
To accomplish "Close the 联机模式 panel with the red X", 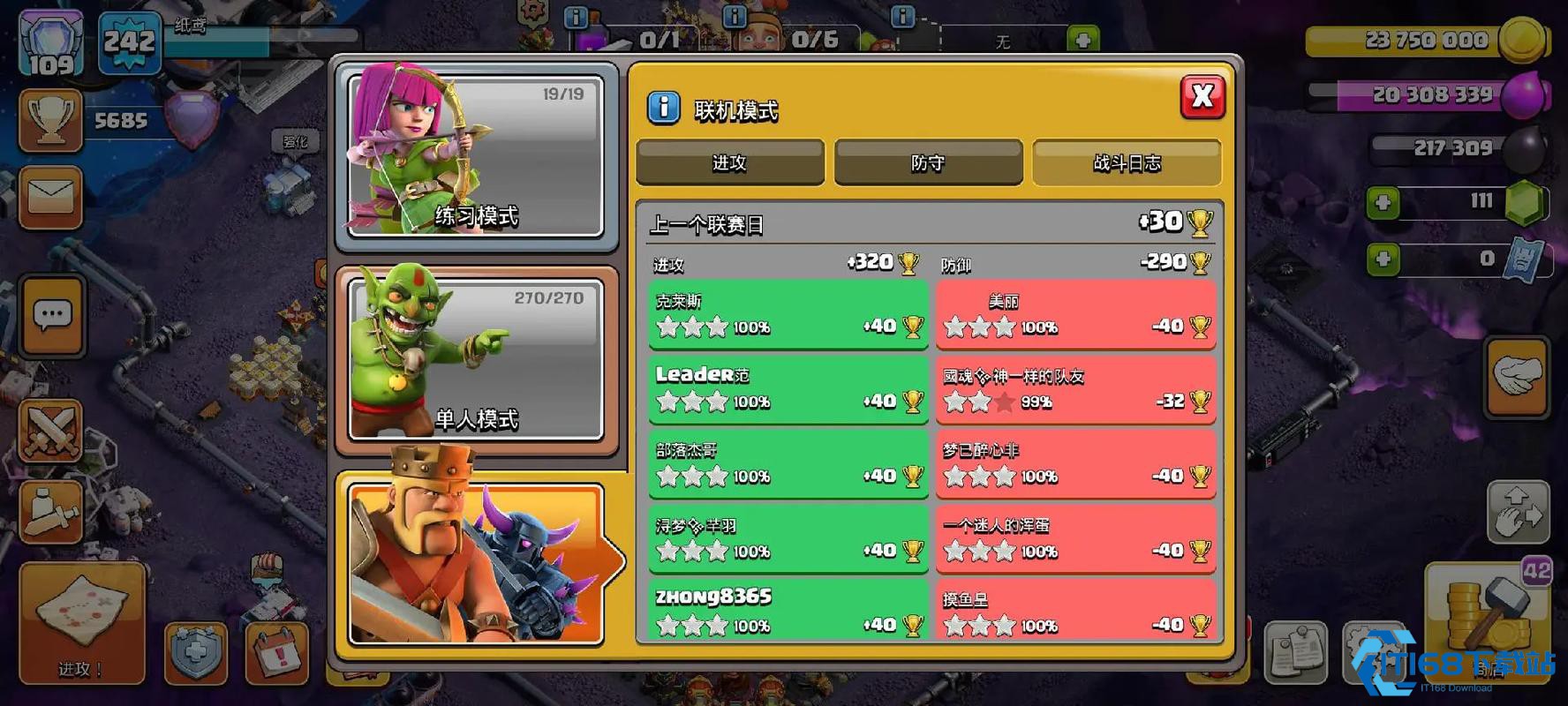I will point(1202,97).
